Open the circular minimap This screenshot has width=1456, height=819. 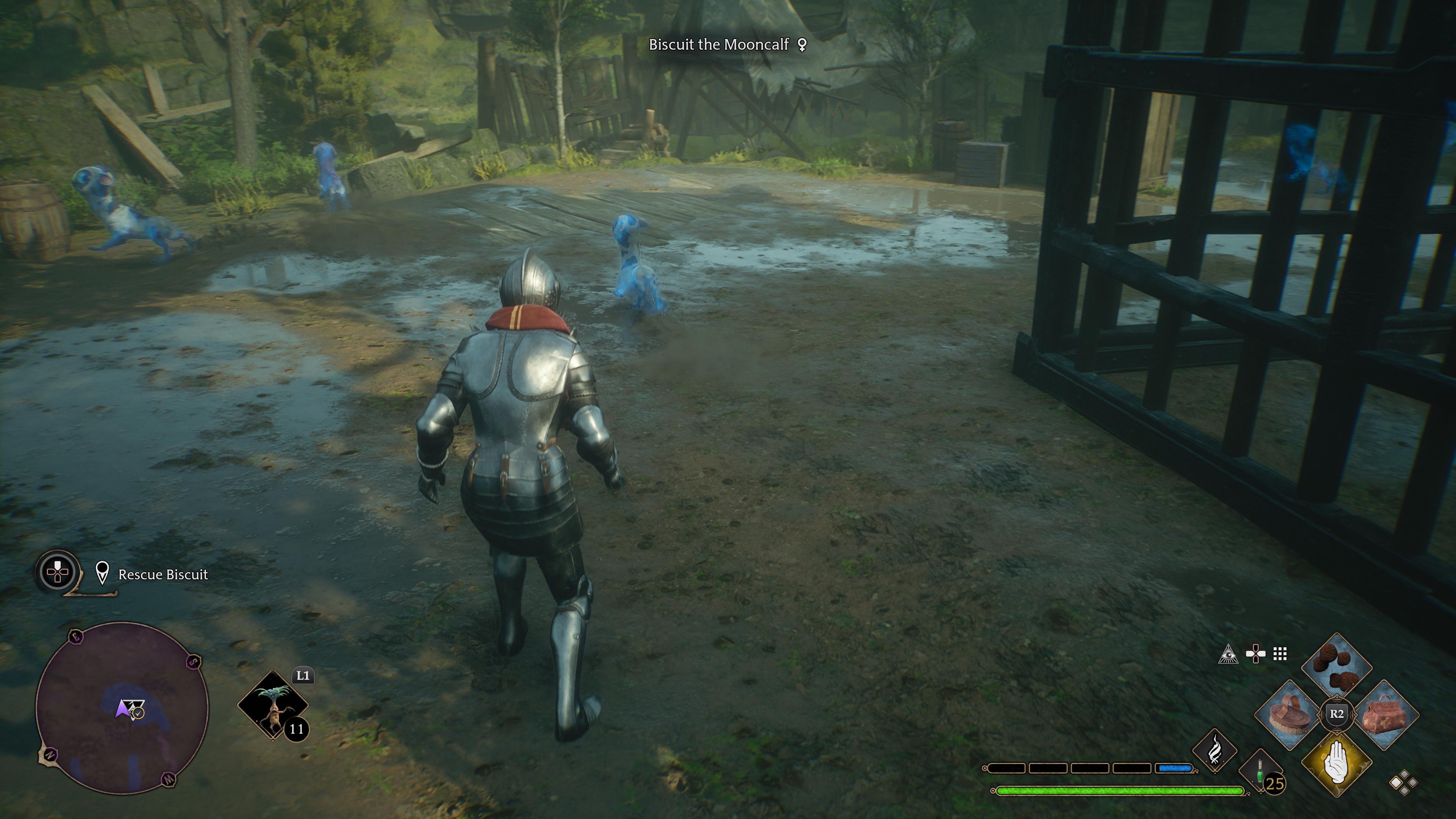pos(122,708)
